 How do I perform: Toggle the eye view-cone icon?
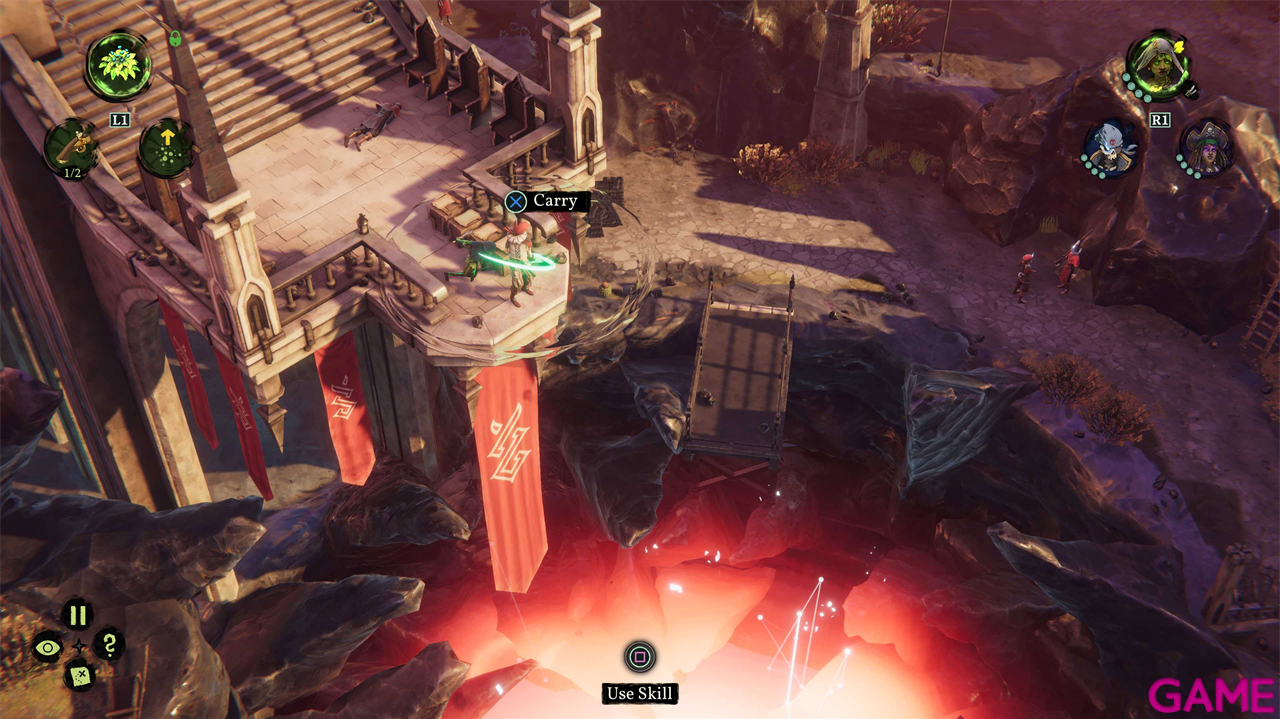pyautogui.click(x=47, y=646)
